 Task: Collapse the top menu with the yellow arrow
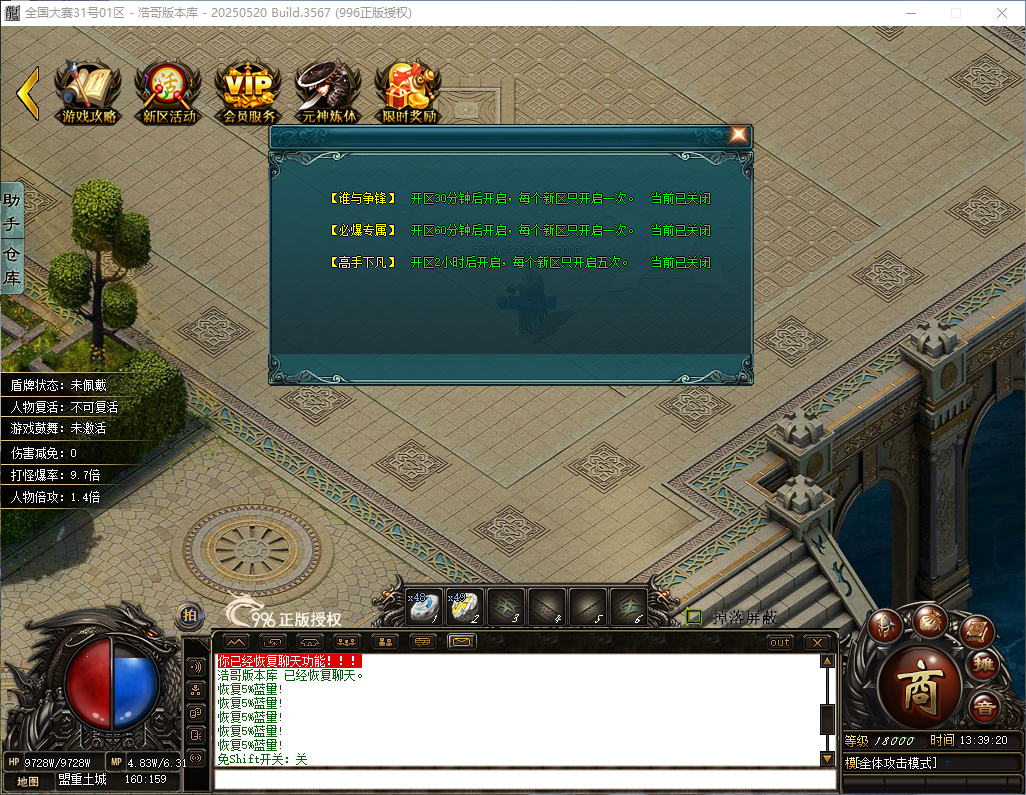click(x=28, y=92)
